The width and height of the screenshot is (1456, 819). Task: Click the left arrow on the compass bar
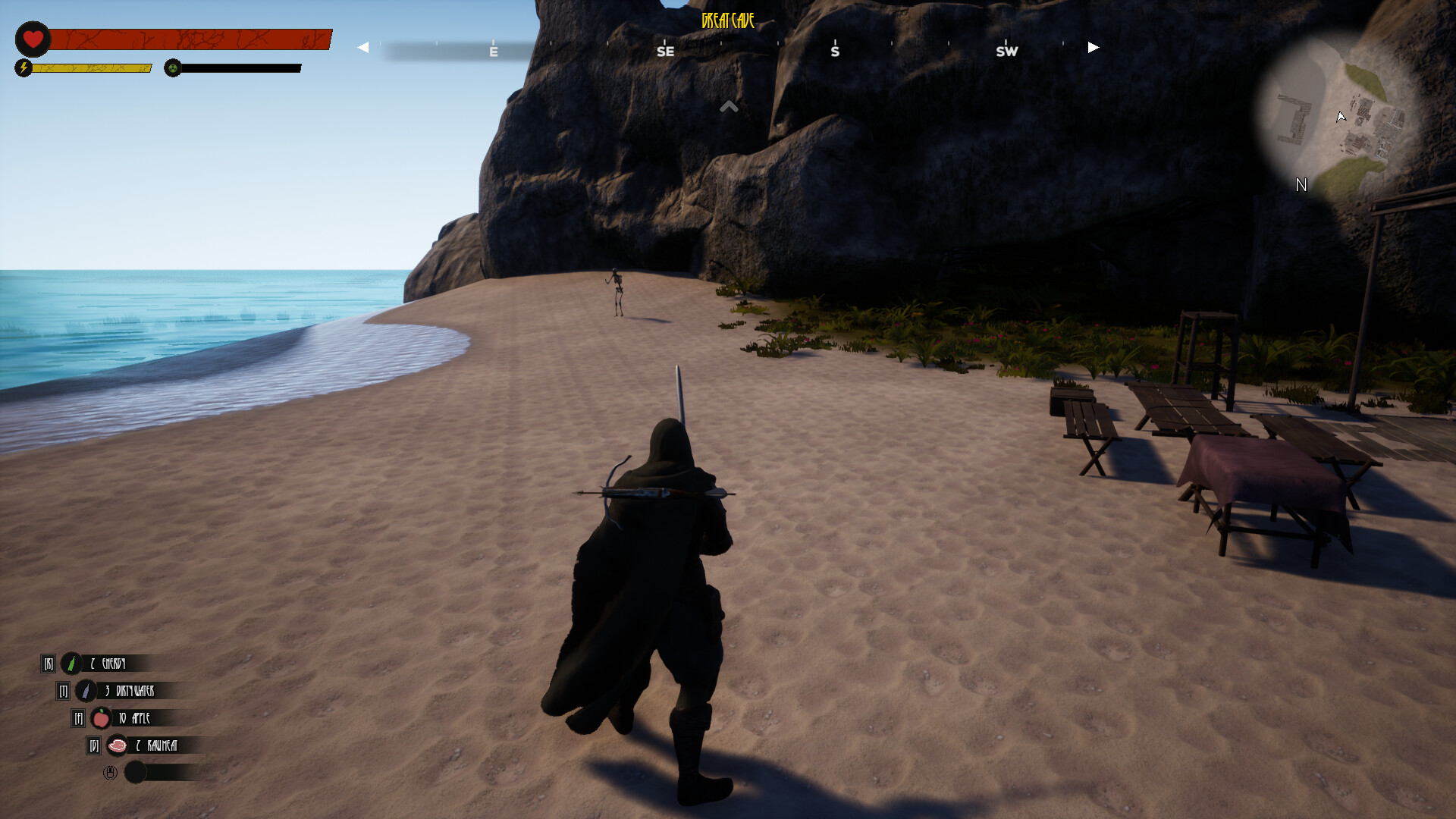pos(362,47)
